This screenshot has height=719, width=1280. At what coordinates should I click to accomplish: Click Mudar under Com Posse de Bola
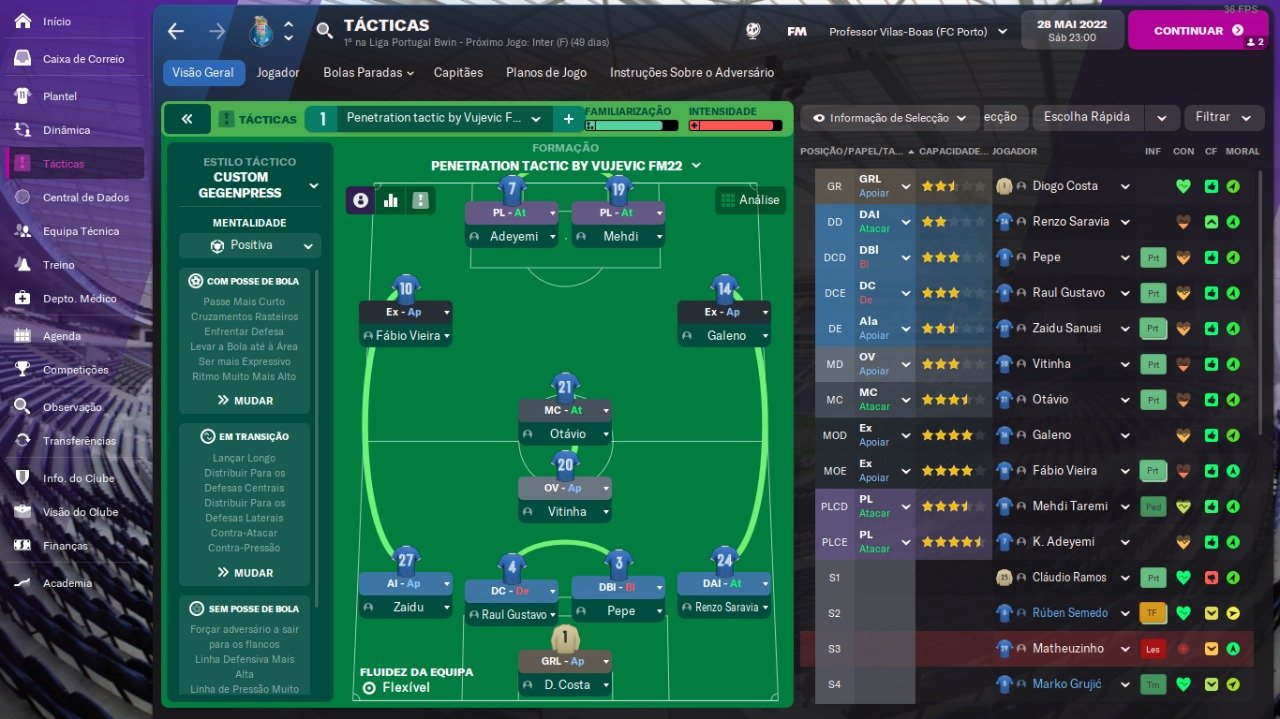[245, 400]
